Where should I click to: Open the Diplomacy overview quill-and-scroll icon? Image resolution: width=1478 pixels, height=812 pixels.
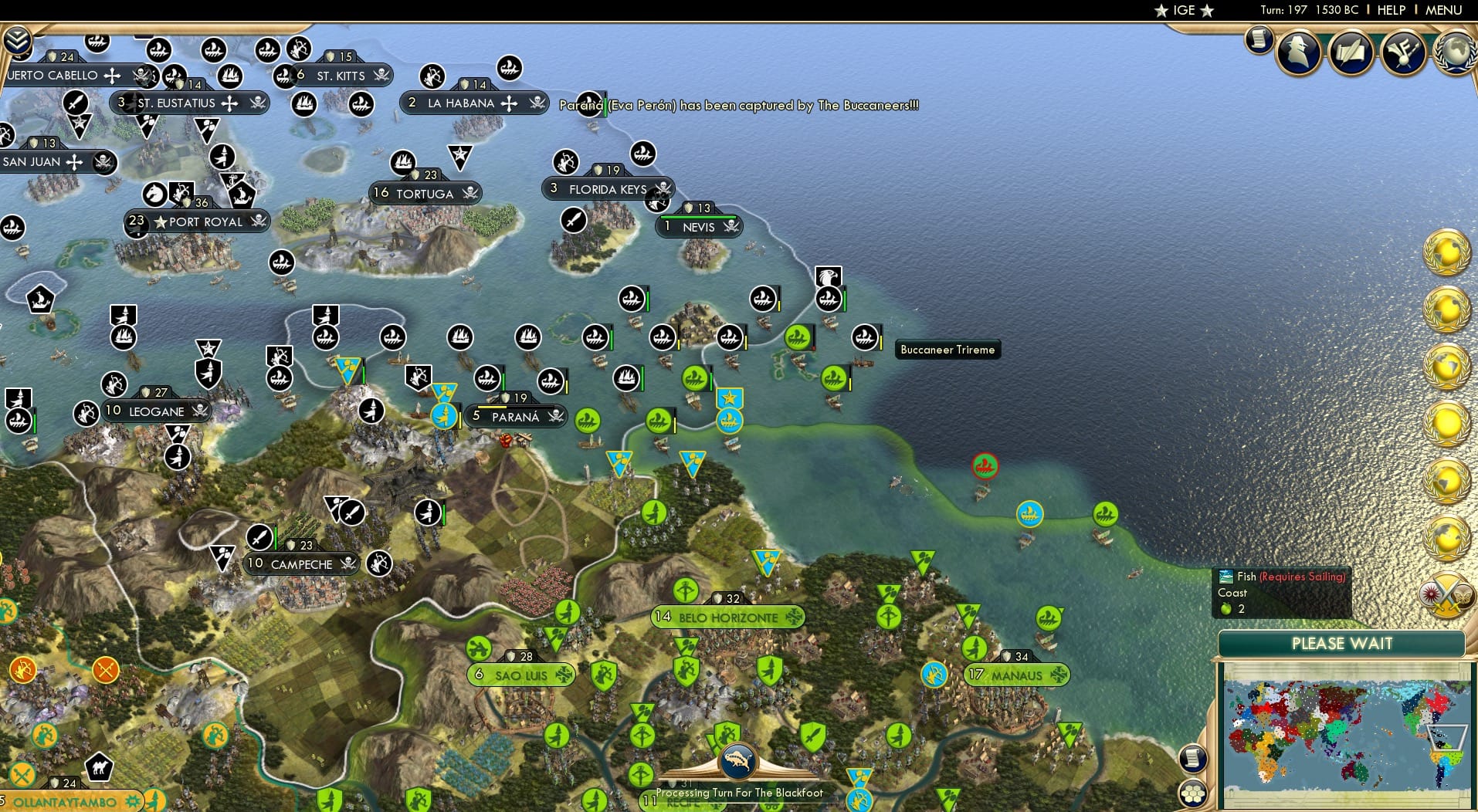pyautogui.click(x=1350, y=50)
